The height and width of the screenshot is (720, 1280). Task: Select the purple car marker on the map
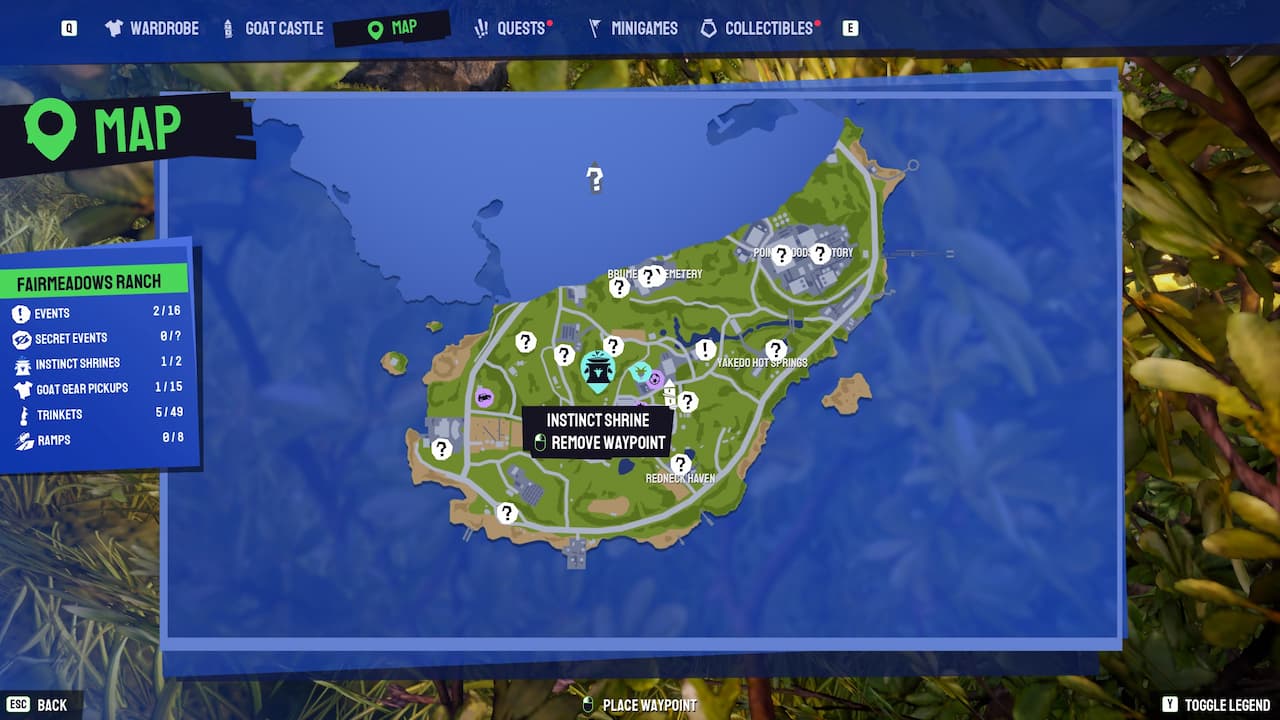[x=484, y=397]
